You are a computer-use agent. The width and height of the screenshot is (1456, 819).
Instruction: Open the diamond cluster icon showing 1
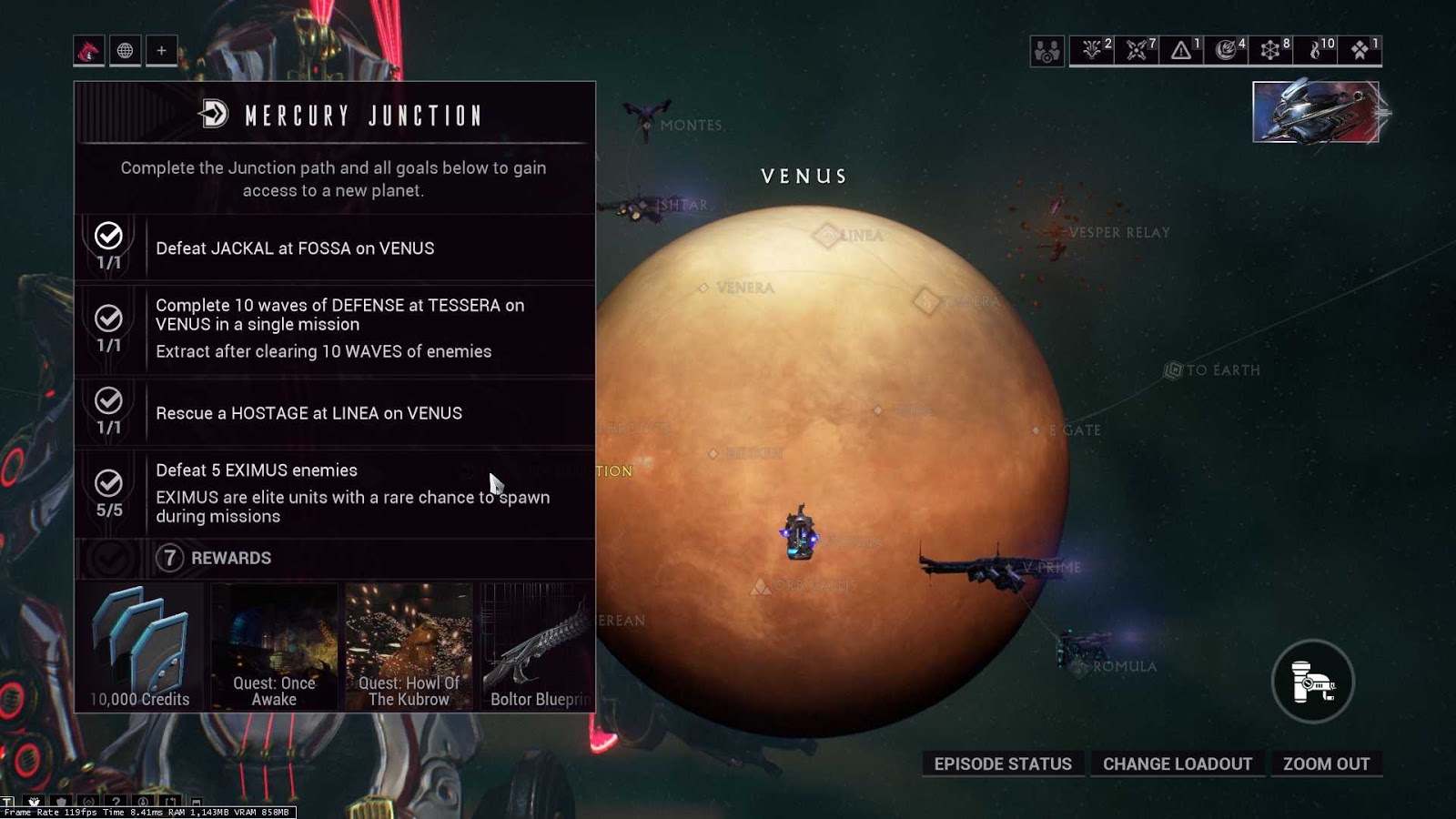point(1358,51)
